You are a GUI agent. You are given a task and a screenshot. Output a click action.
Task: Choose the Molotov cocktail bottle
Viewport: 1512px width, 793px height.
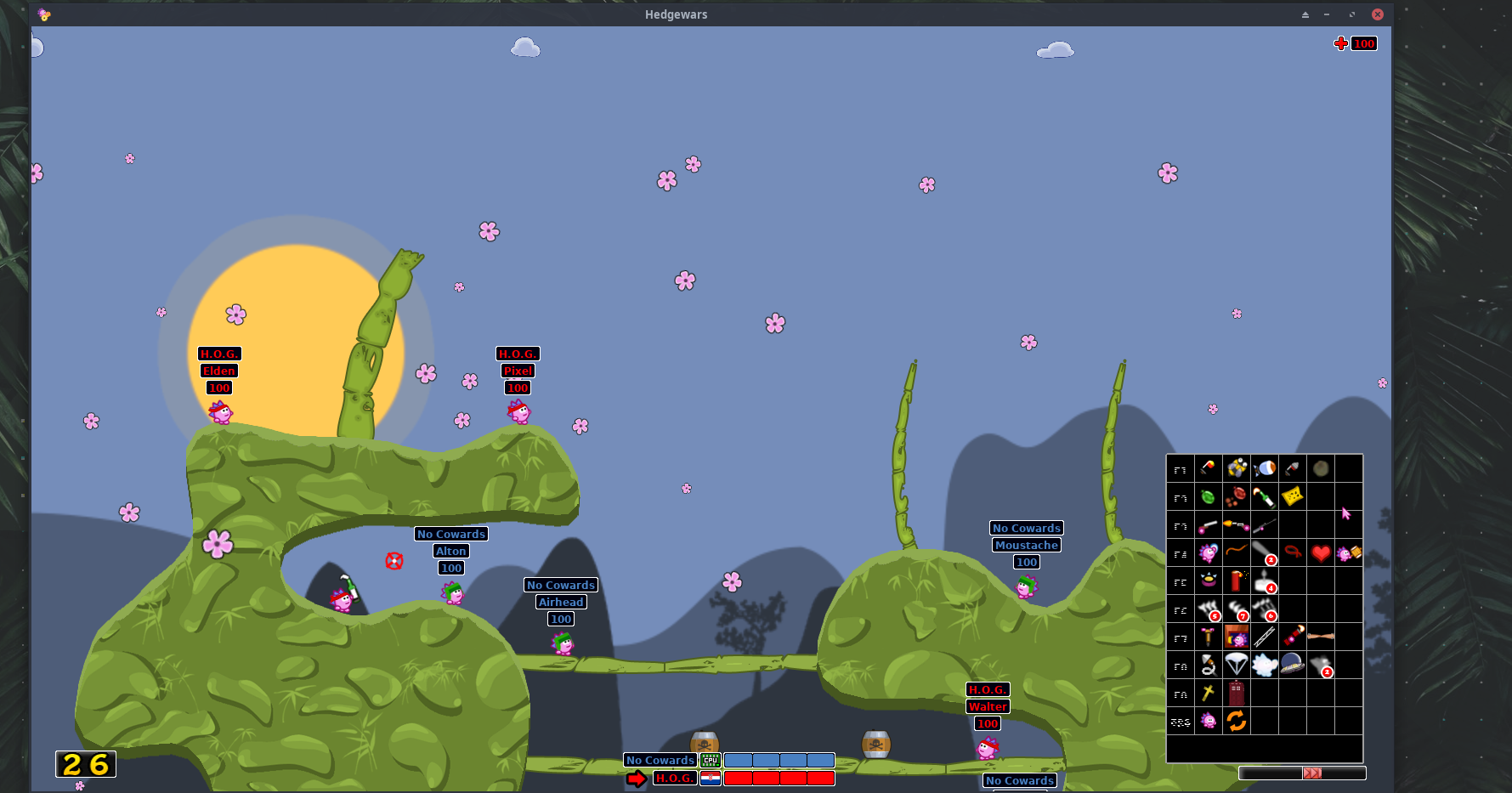(1264, 496)
